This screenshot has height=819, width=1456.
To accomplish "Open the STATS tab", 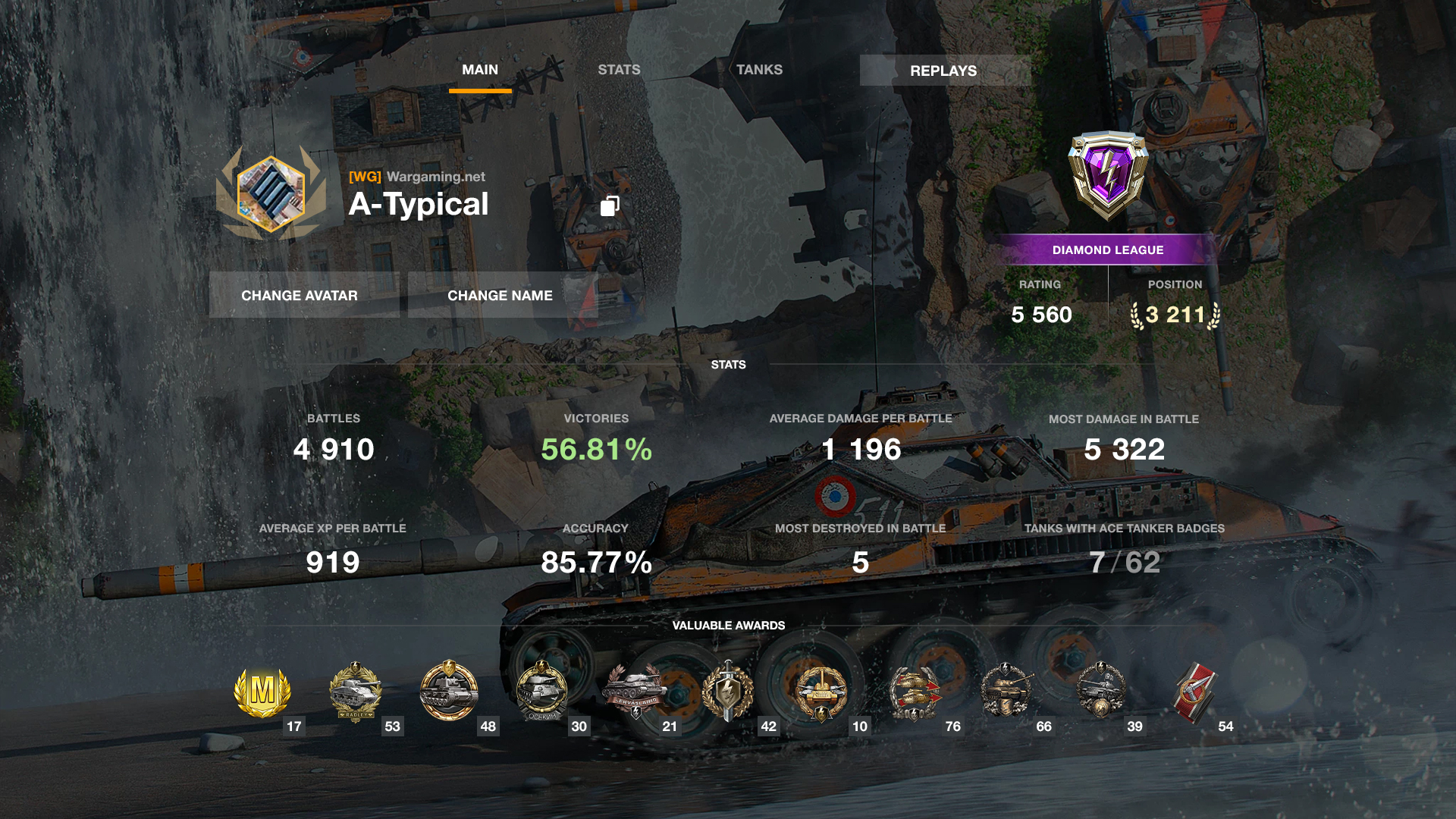I will coord(619,70).
